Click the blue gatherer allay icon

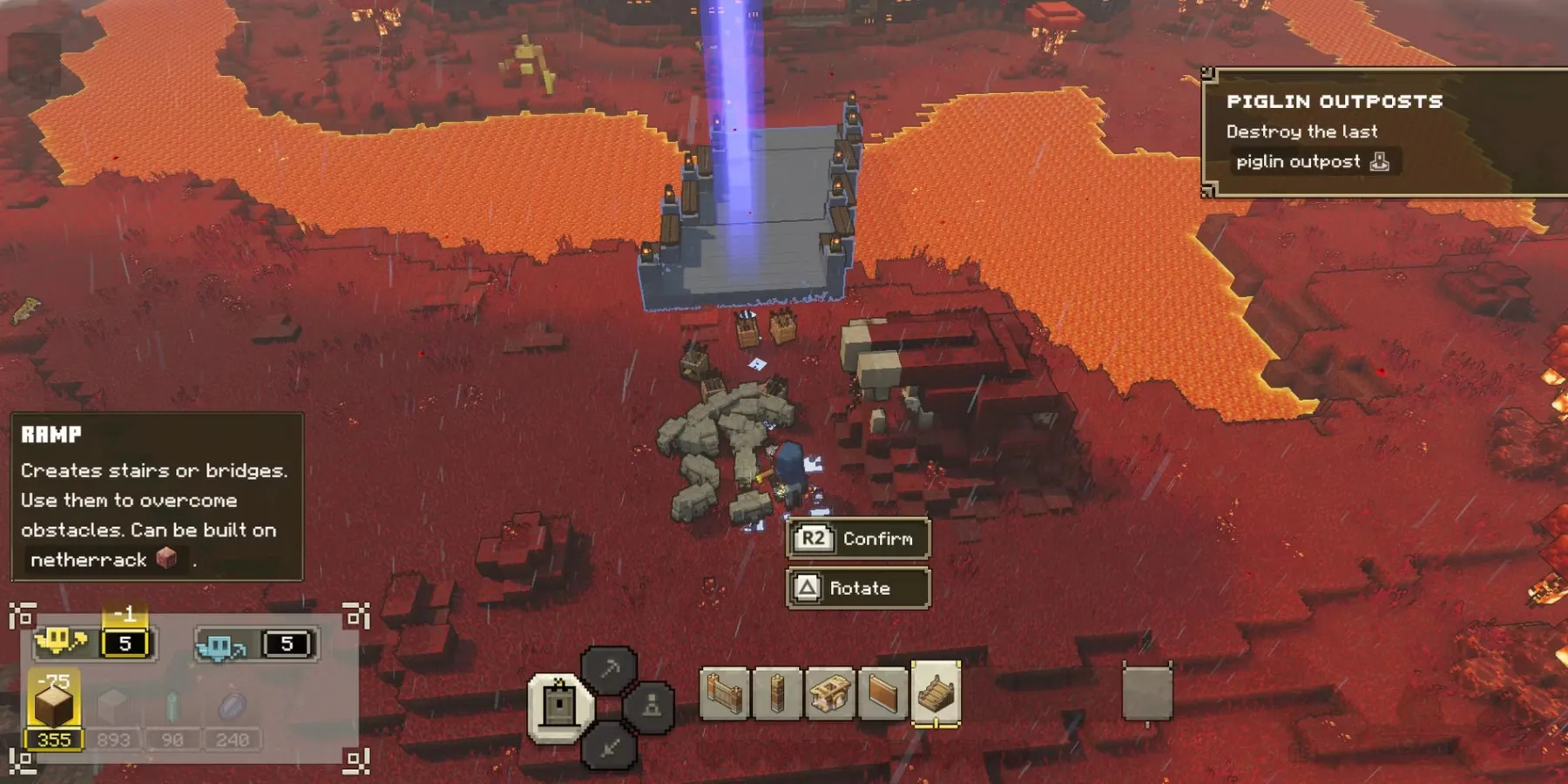pos(220,645)
